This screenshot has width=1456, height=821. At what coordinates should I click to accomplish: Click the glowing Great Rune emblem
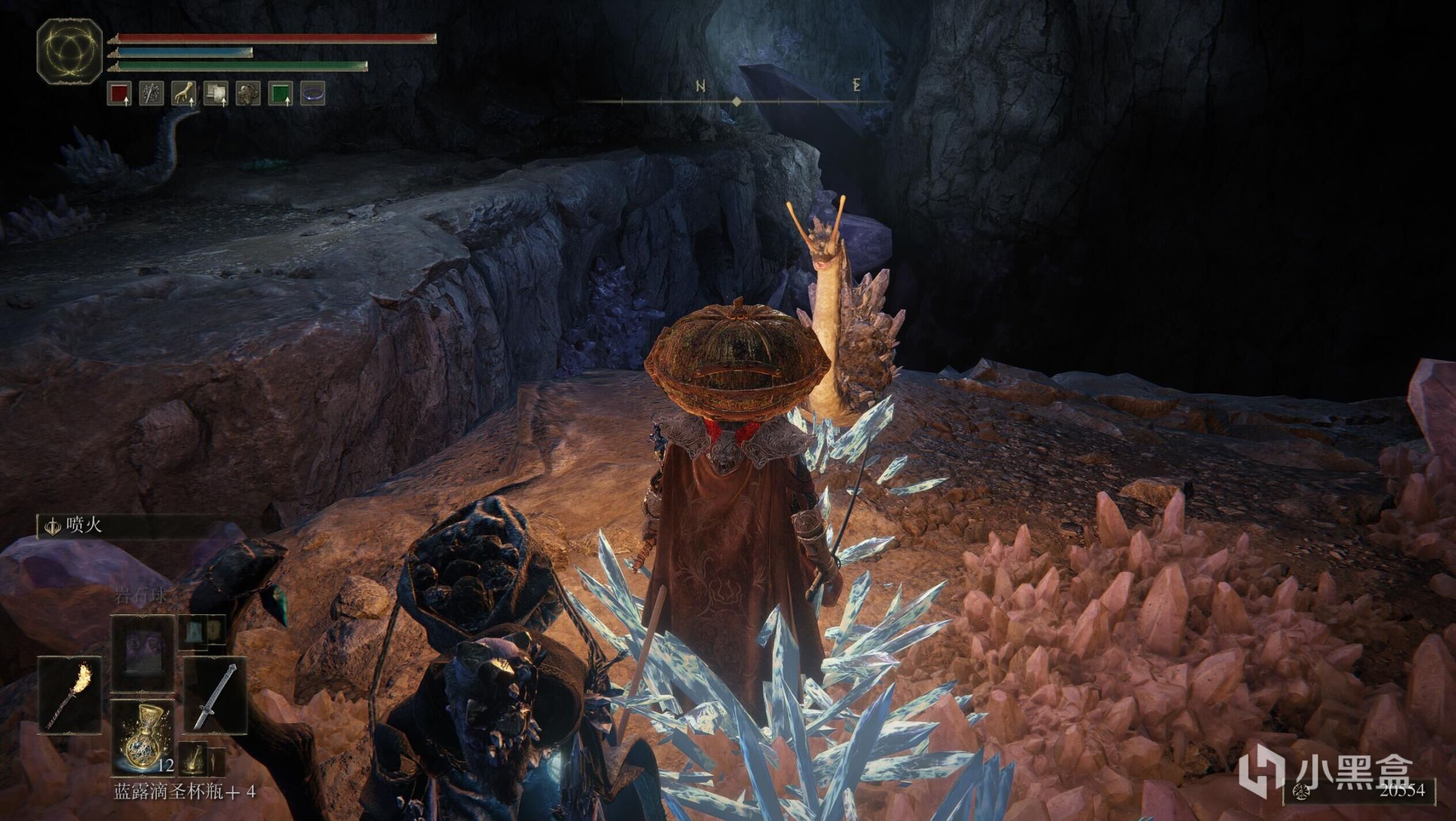[70, 51]
